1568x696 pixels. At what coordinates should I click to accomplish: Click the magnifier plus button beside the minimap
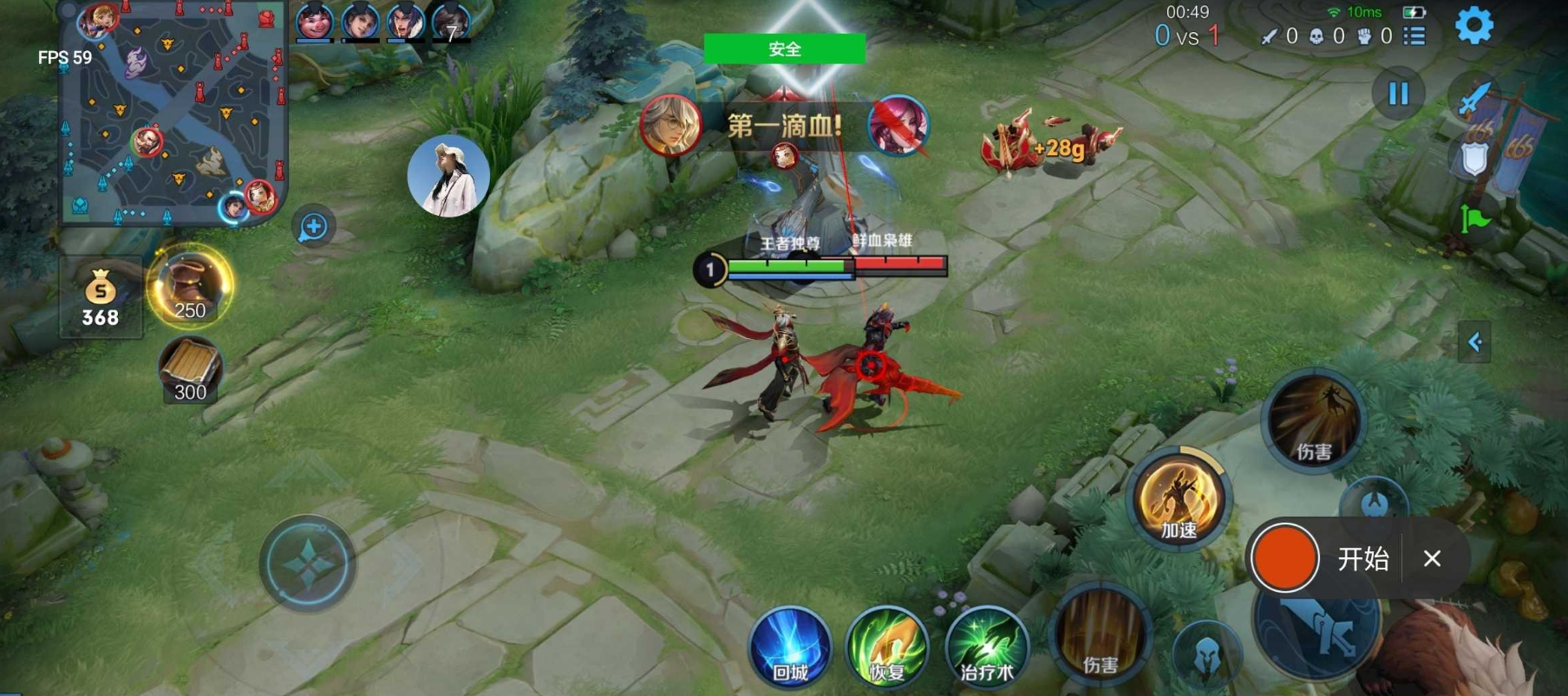313,227
